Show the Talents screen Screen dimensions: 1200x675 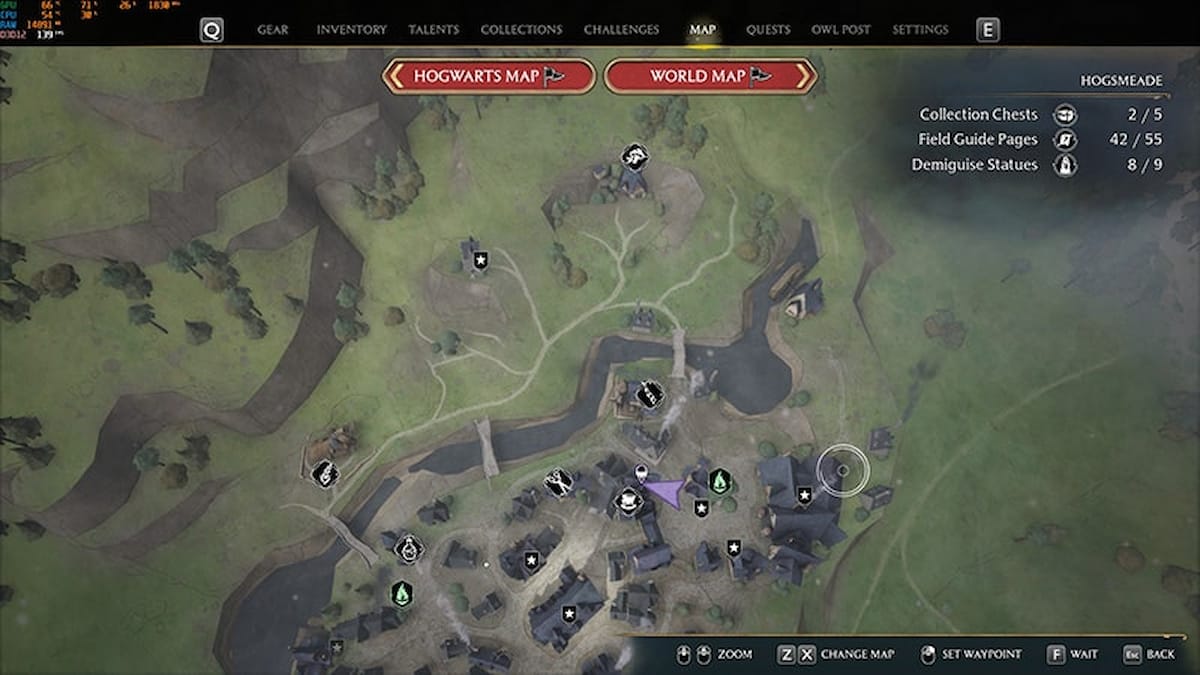[x=433, y=30]
